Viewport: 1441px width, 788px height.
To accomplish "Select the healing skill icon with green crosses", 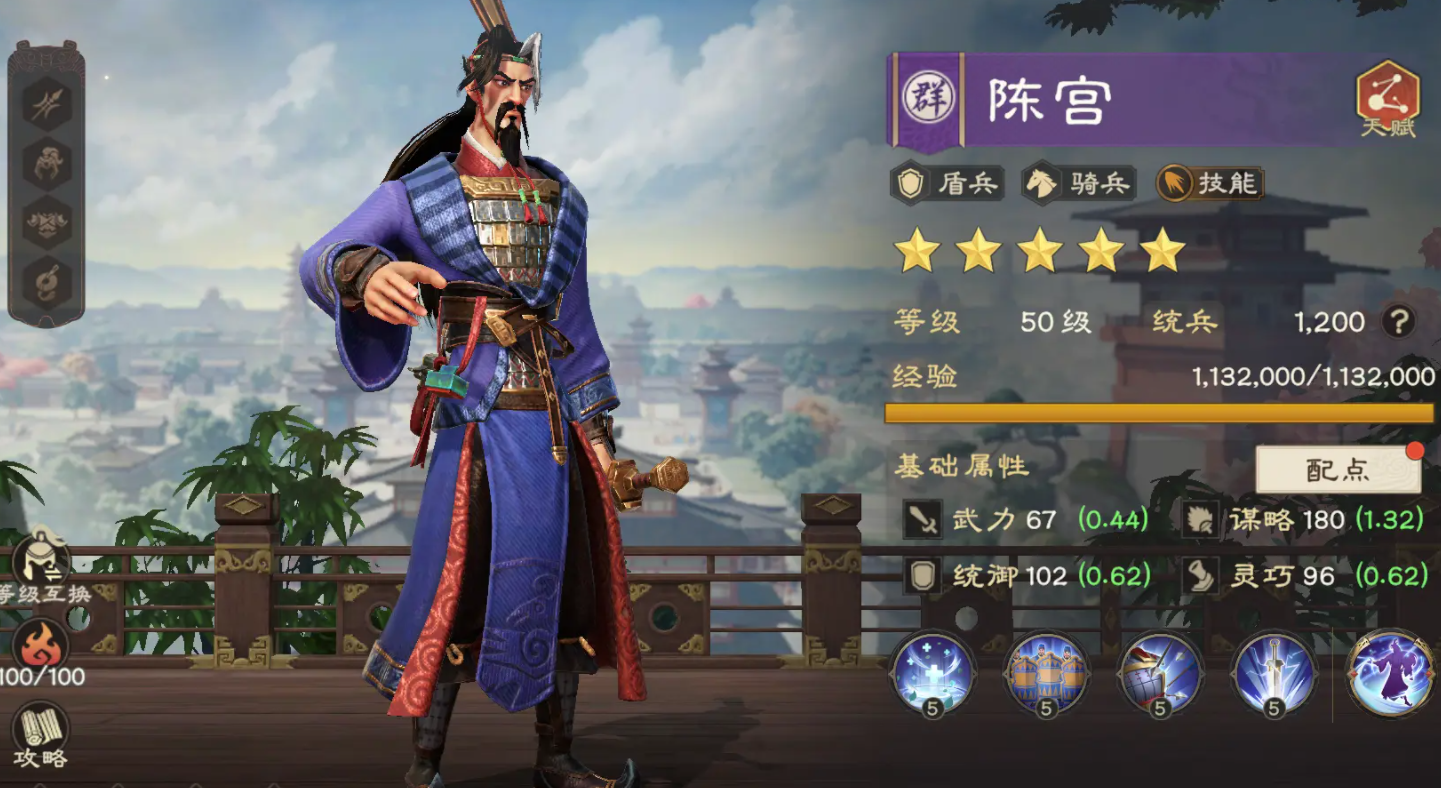I will pos(937,674).
